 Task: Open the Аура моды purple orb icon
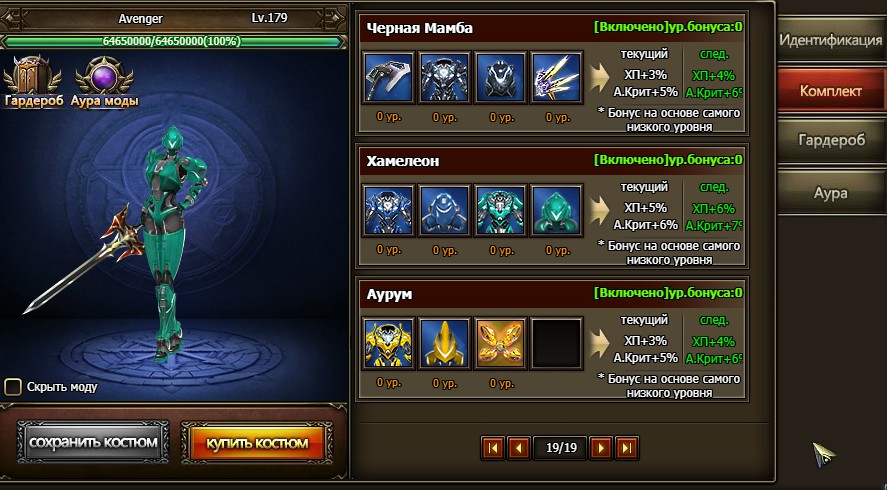point(104,78)
